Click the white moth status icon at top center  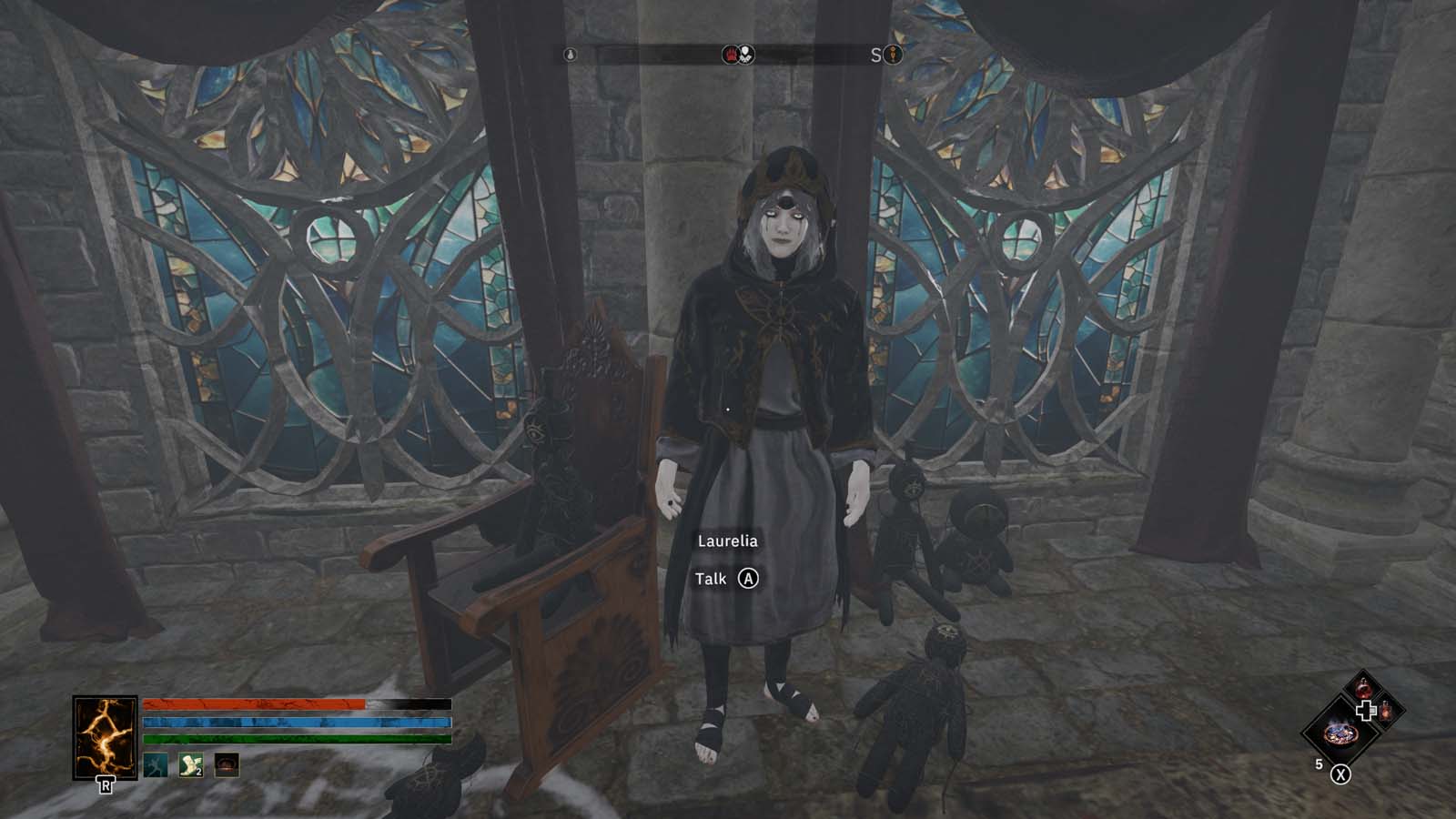tap(746, 53)
